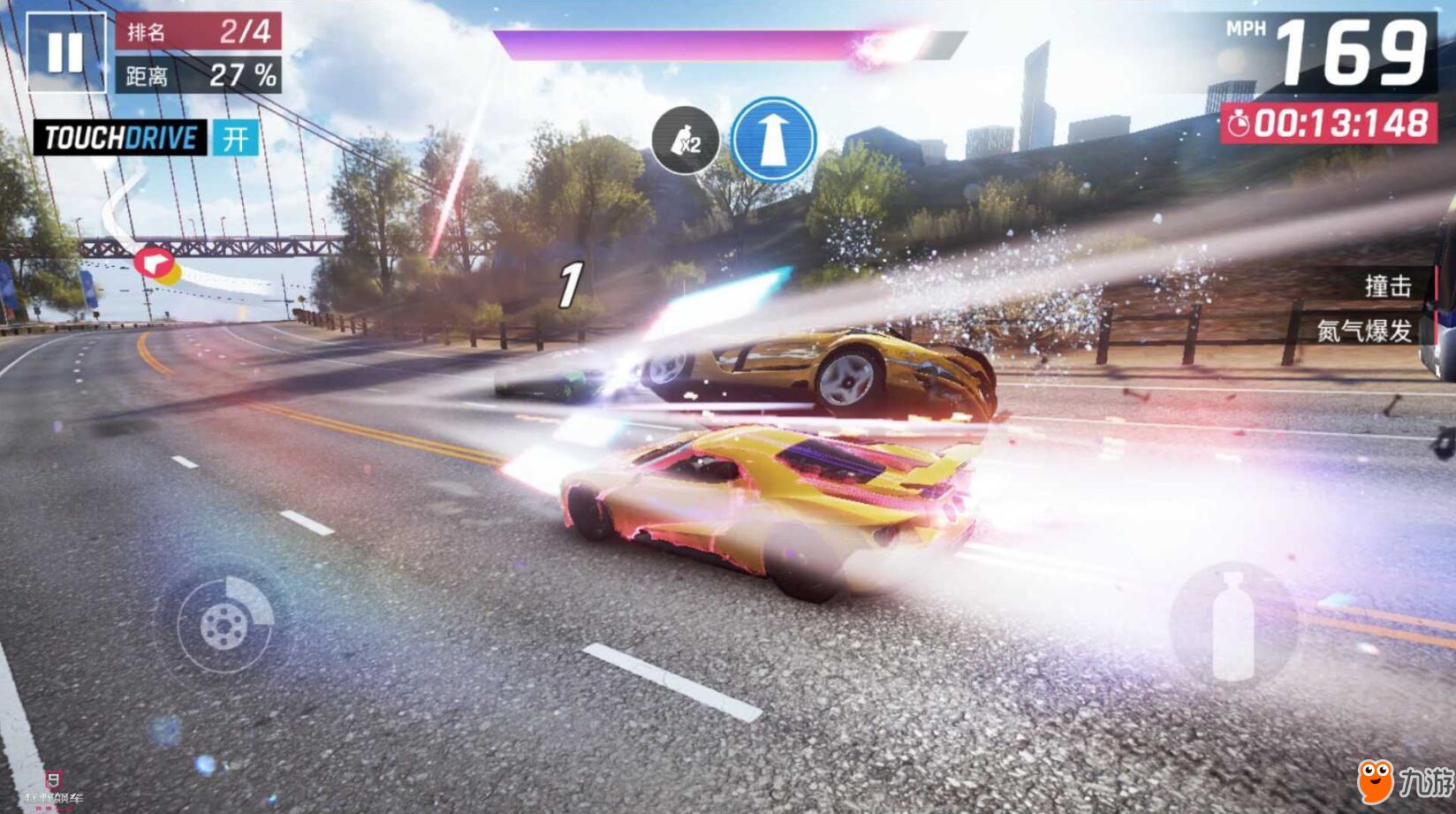Activate the nitro bottle boost

[1233, 626]
